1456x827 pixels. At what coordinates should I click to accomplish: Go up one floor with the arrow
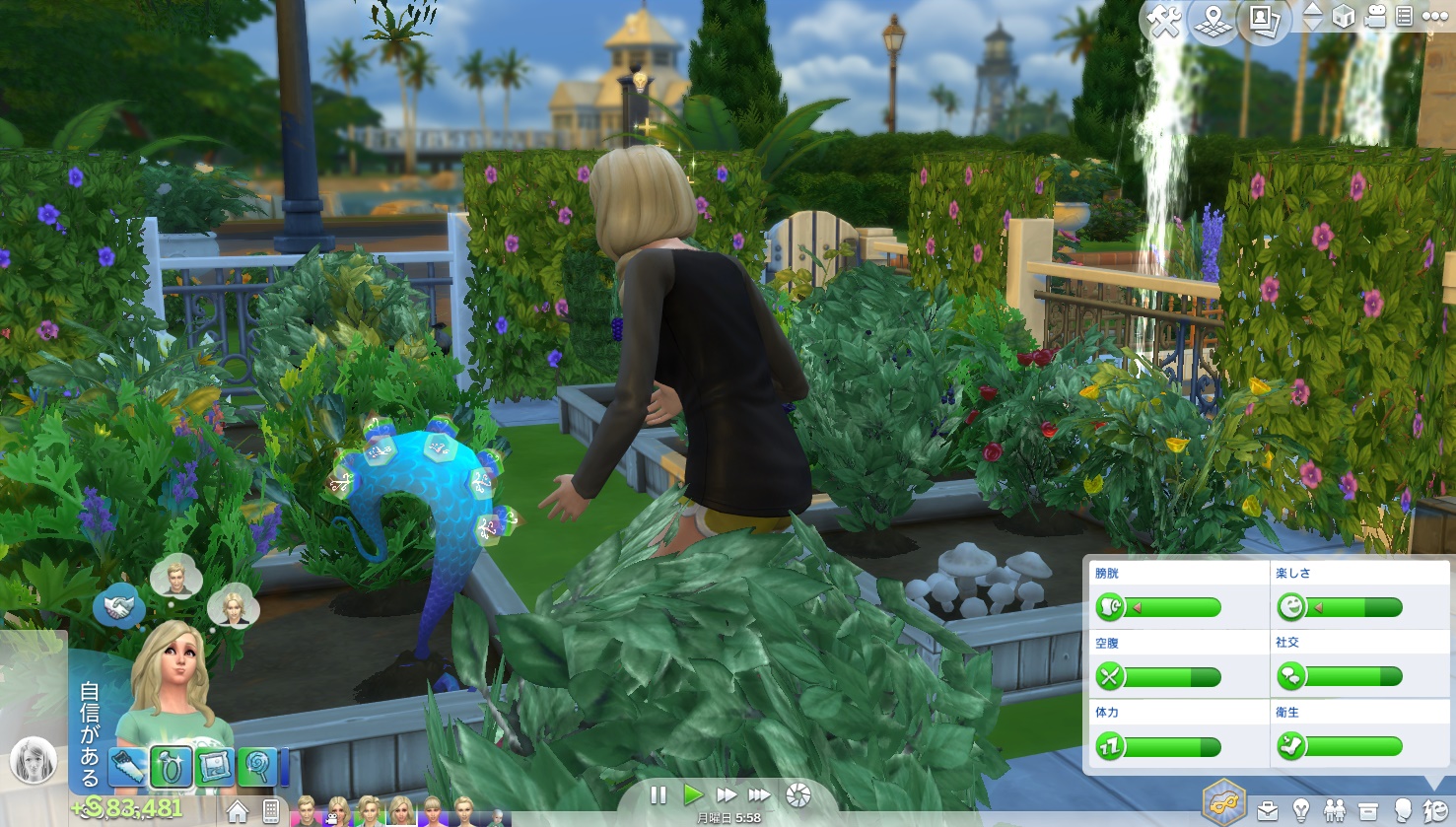pos(1313,9)
